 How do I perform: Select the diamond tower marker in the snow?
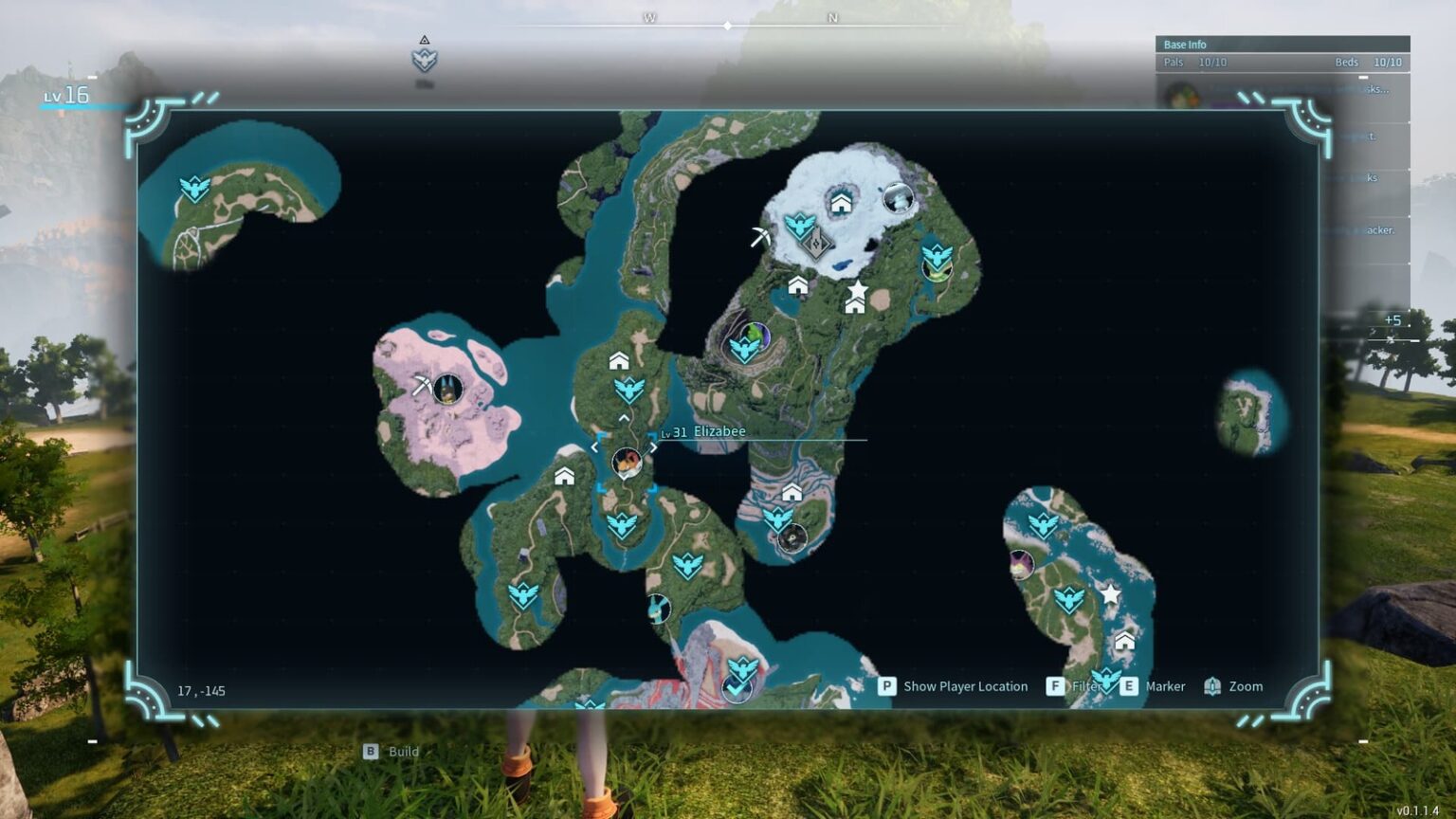pyautogui.click(x=816, y=244)
